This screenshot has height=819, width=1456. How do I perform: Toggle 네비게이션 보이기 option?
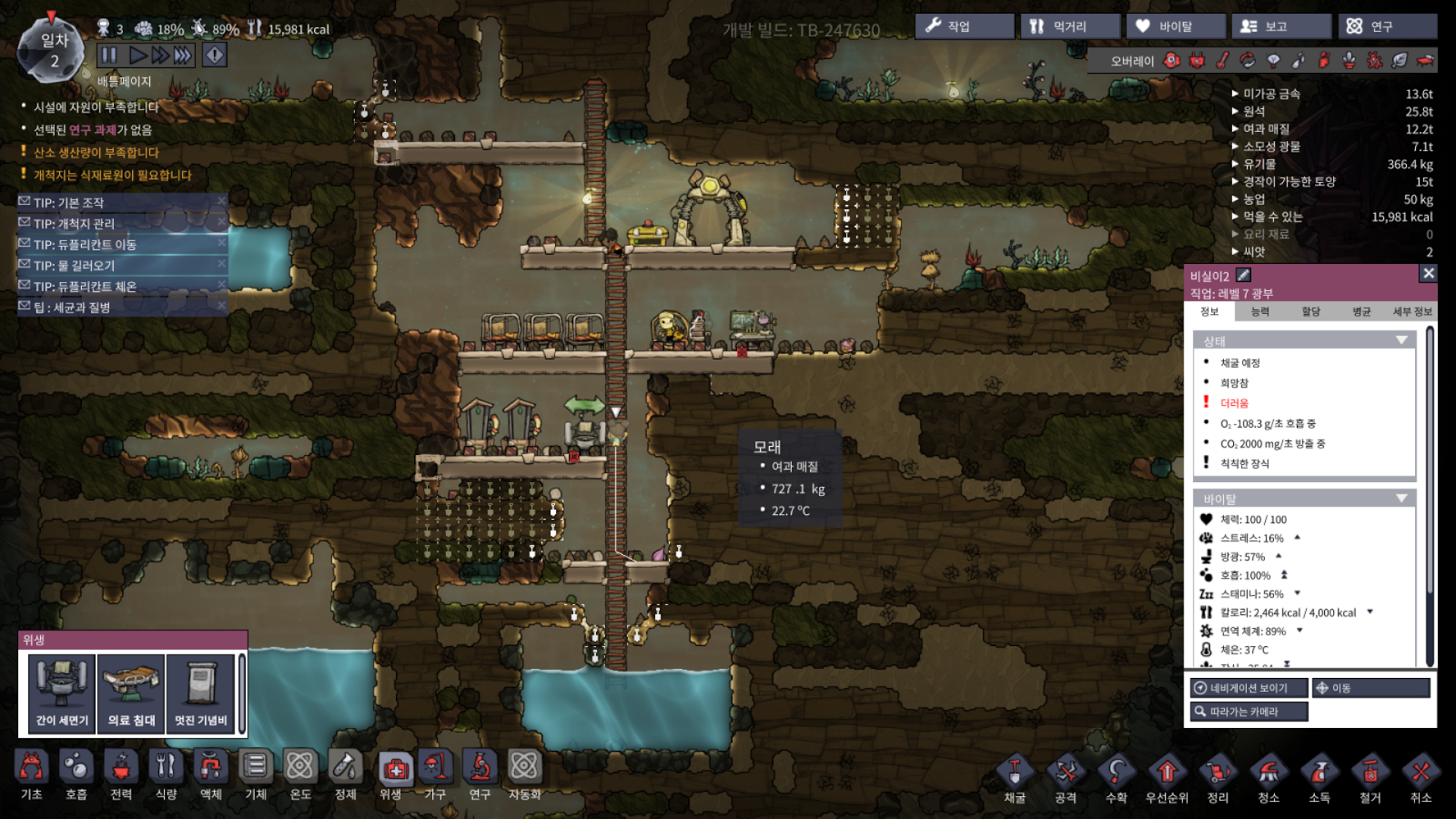1249,688
